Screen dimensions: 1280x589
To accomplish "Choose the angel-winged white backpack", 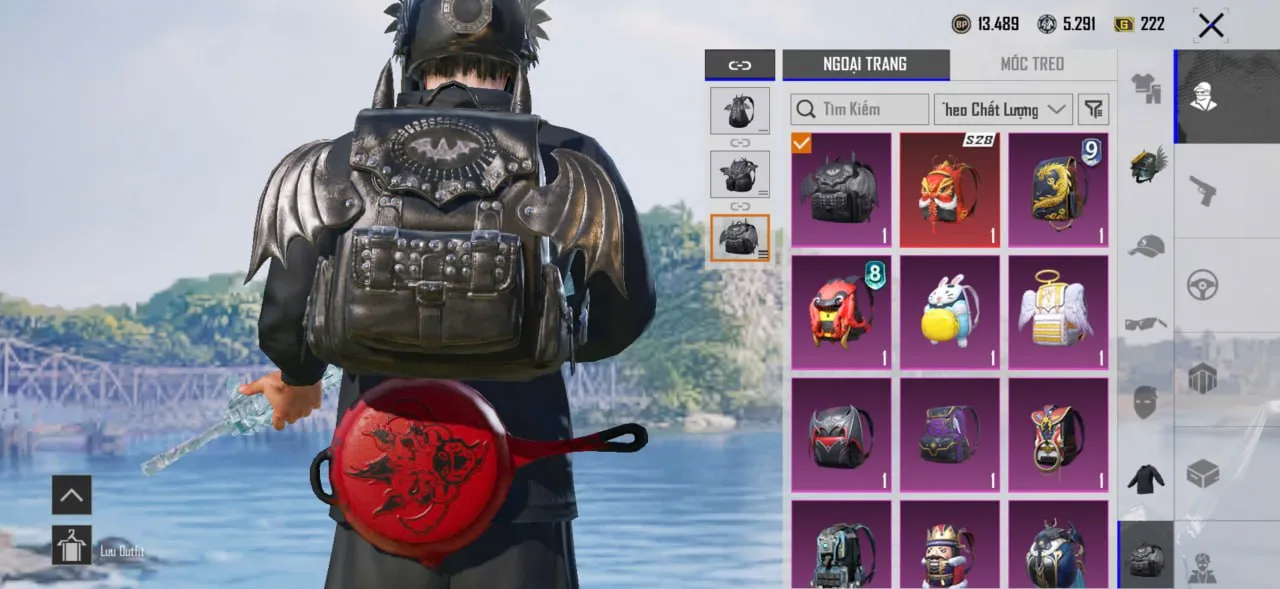I will 1058,312.
